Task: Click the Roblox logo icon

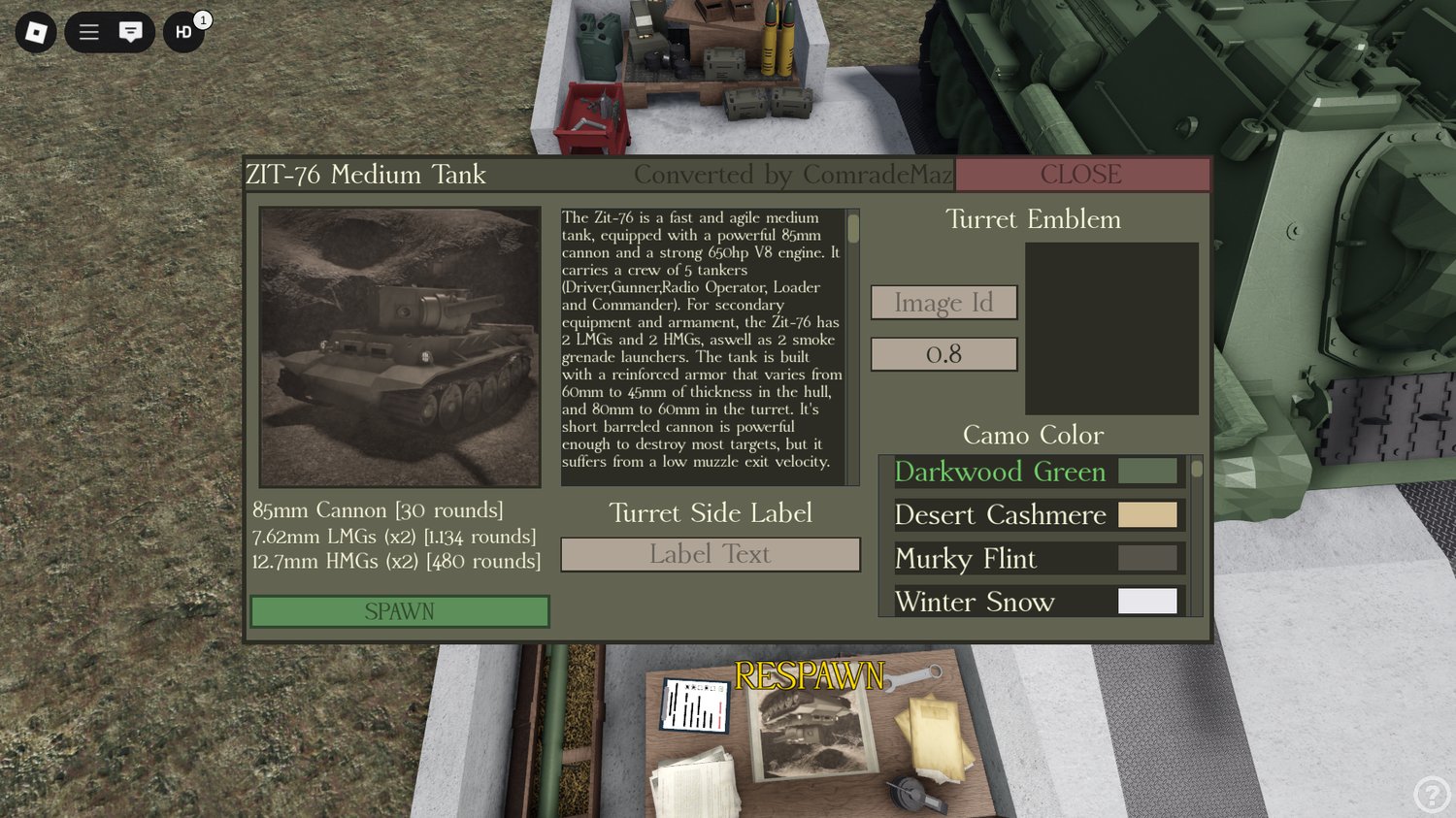Action: [x=35, y=32]
